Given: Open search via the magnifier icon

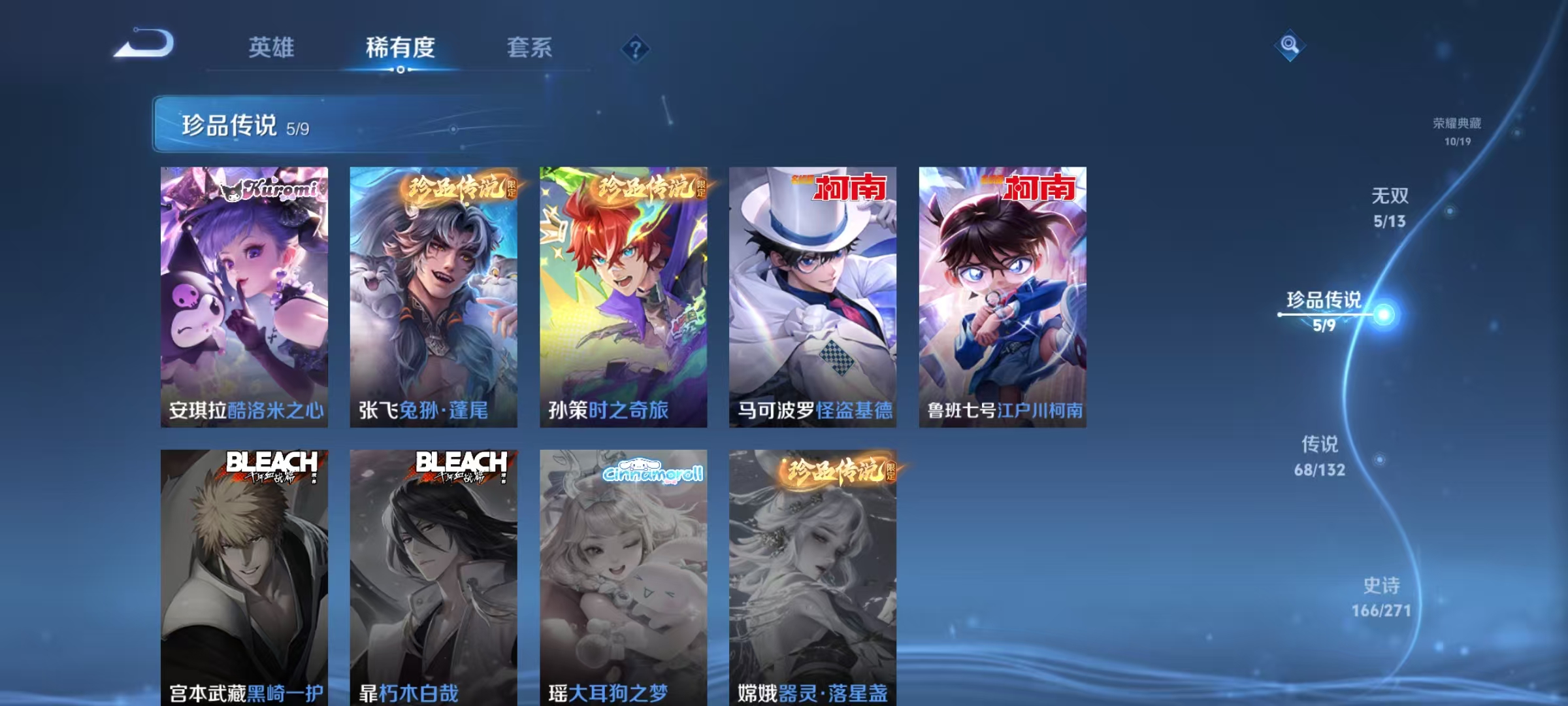Looking at the screenshot, I should 1290,44.
